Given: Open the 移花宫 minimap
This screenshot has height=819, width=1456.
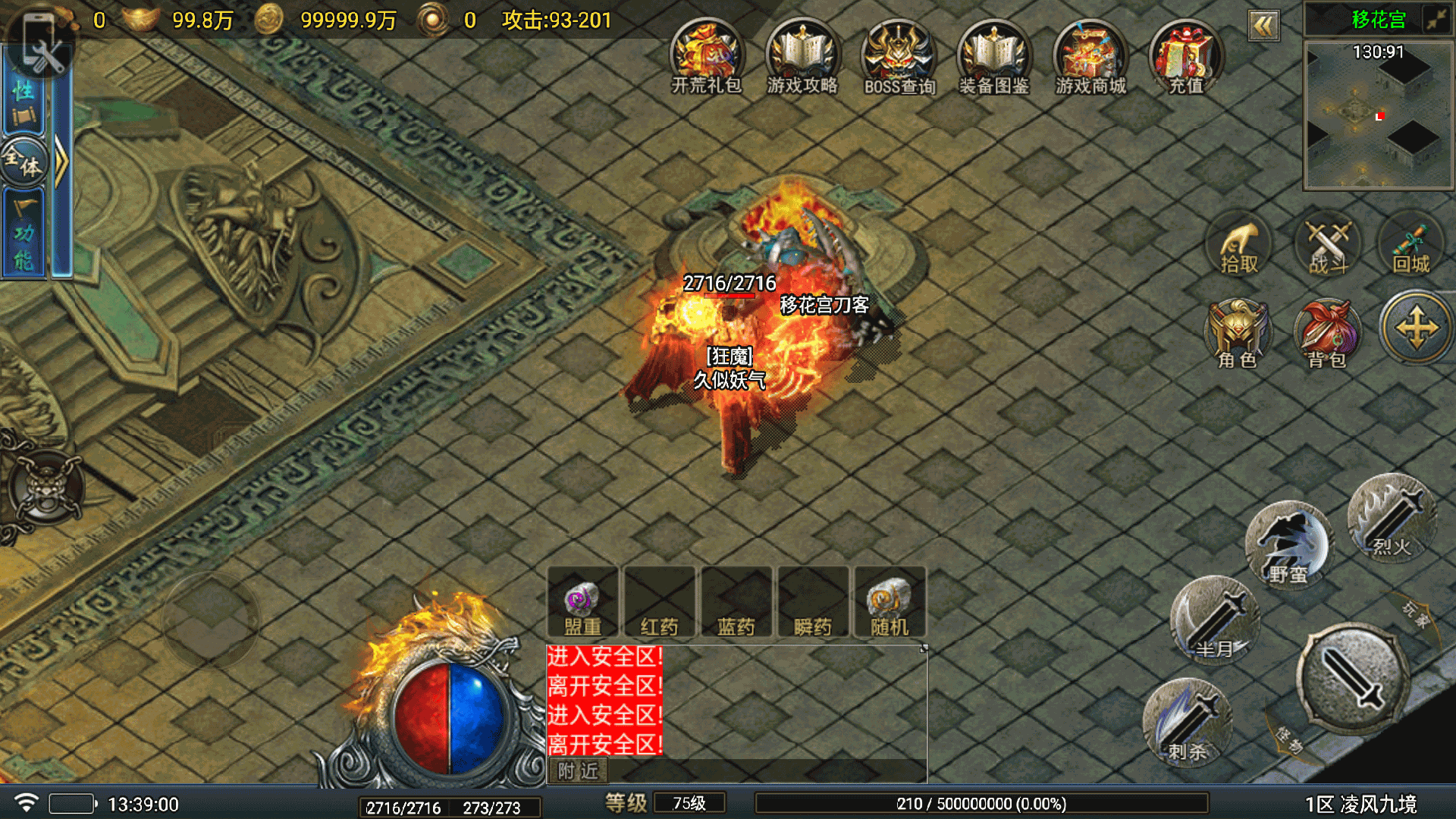Looking at the screenshot, I should (x=1378, y=115).
